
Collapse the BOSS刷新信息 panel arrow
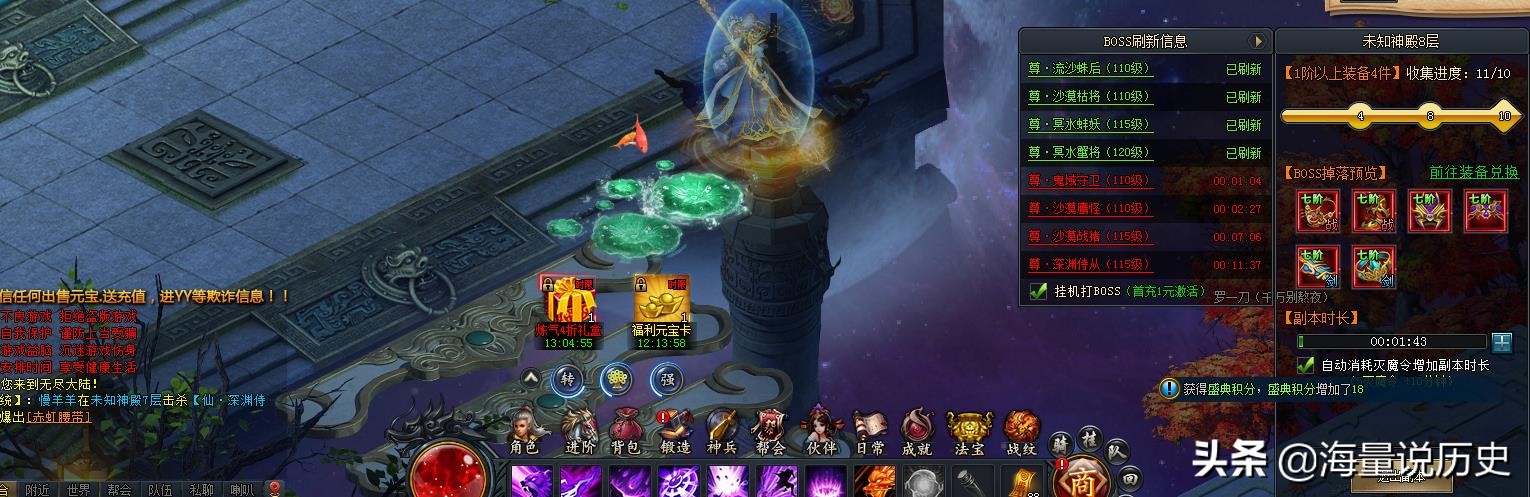[x=1258, y=41]
